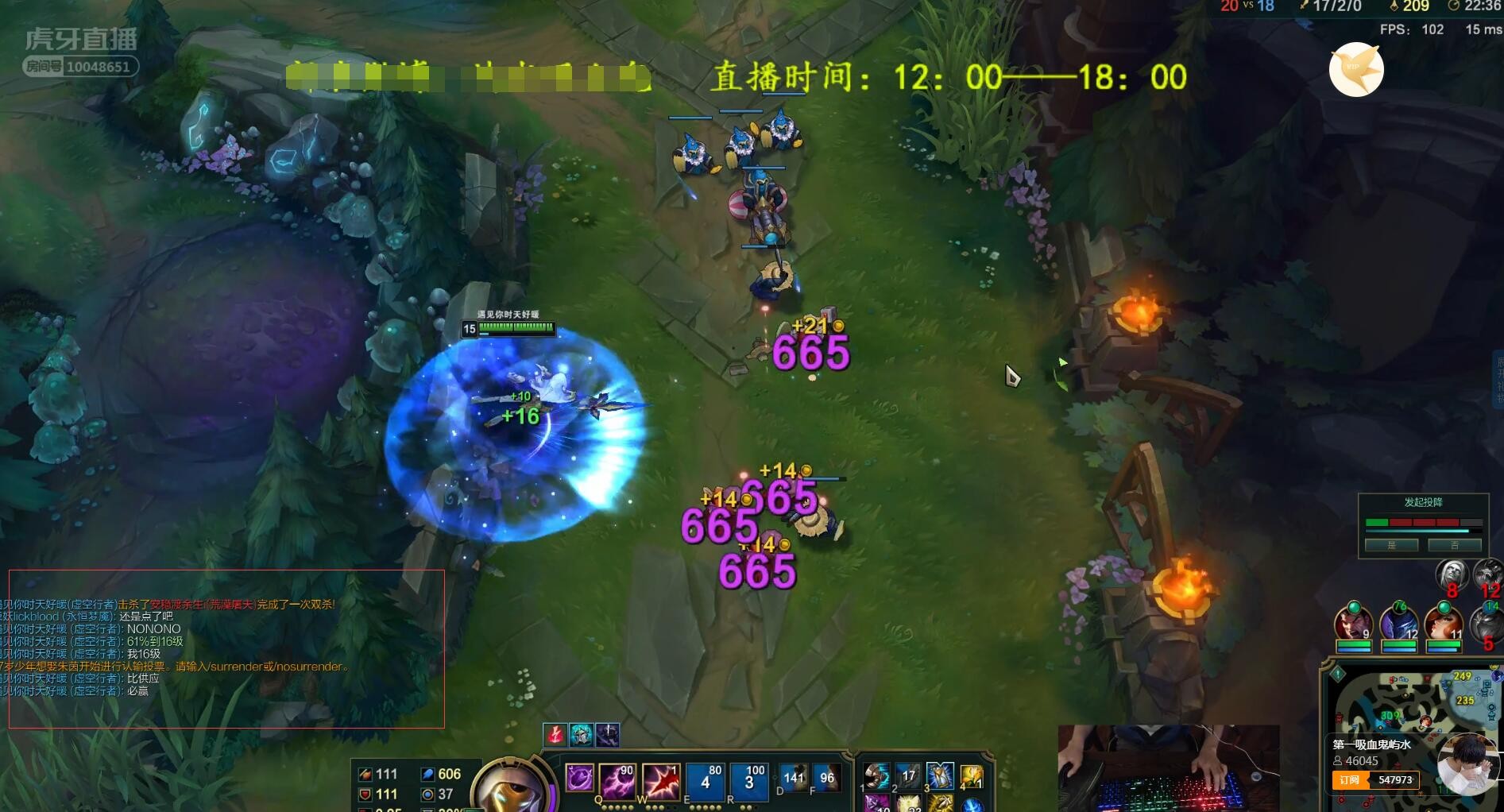Select the red-haired level 11 teammate portrait
1504x812 pixels.
1444,622
